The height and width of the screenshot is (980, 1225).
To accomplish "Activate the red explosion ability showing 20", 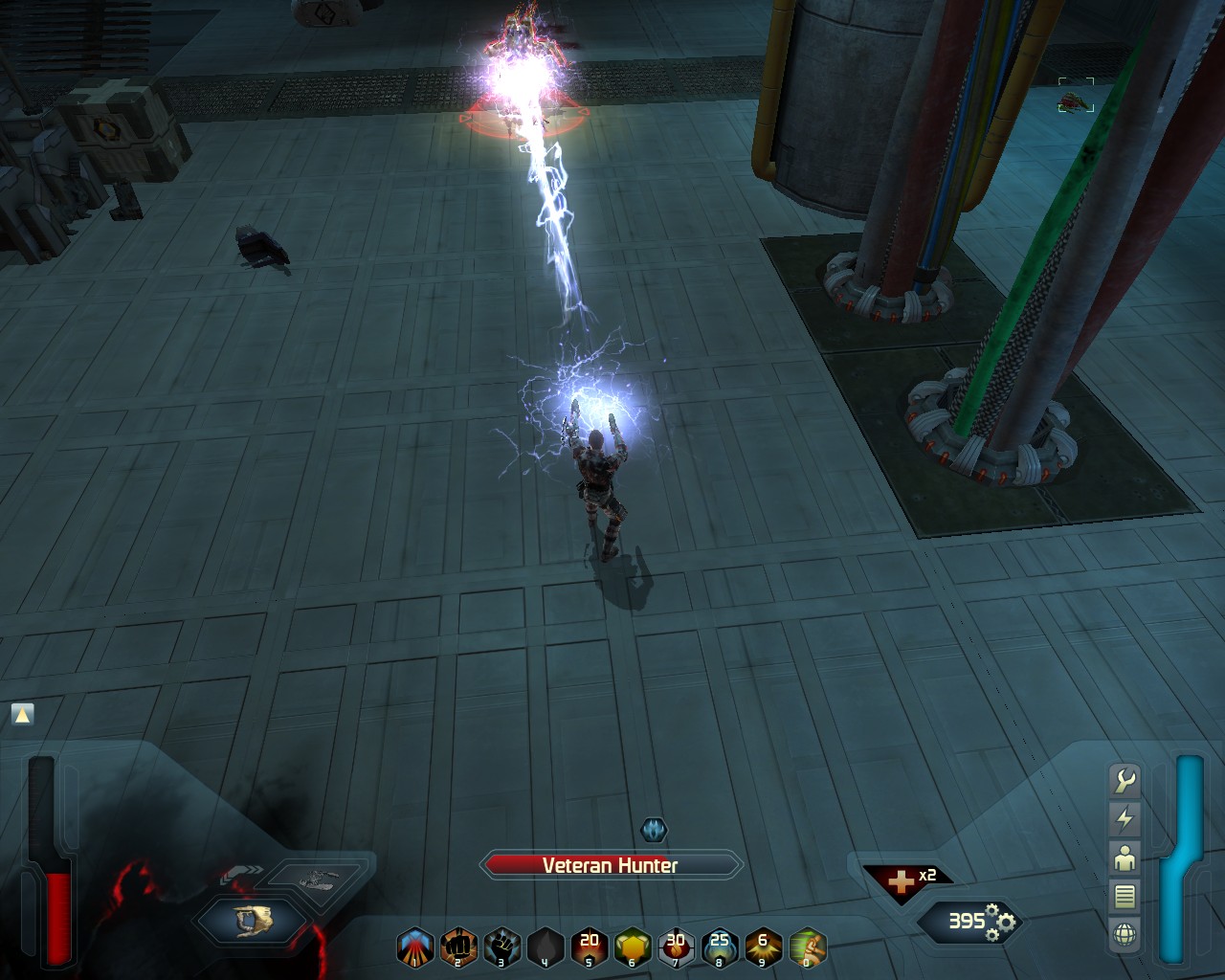I will click(x=589, y=947).
